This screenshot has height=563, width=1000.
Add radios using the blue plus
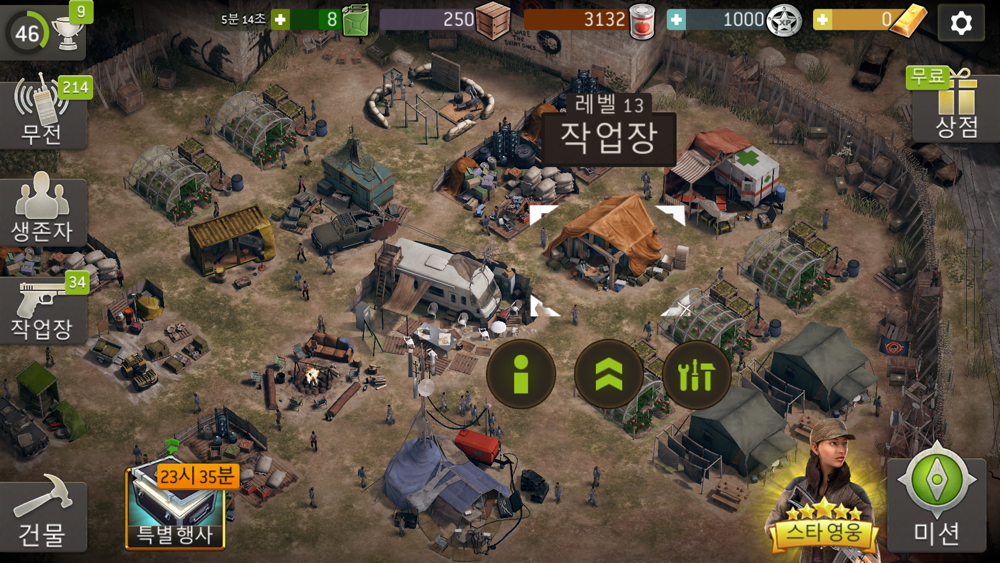coord(677,19)
